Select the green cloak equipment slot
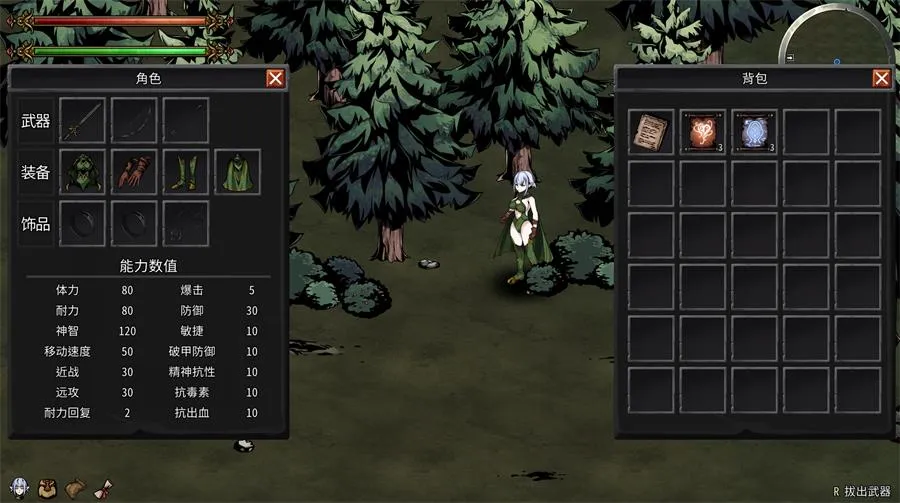 point(238,172)
